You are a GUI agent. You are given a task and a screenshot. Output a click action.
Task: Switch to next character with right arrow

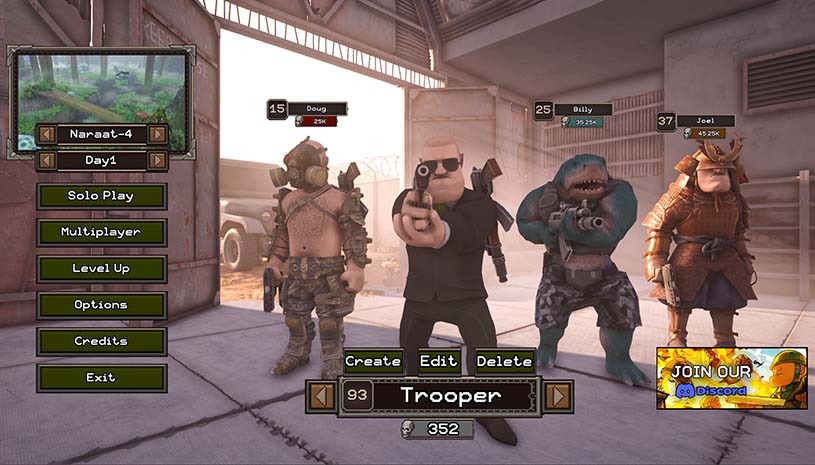558,396
